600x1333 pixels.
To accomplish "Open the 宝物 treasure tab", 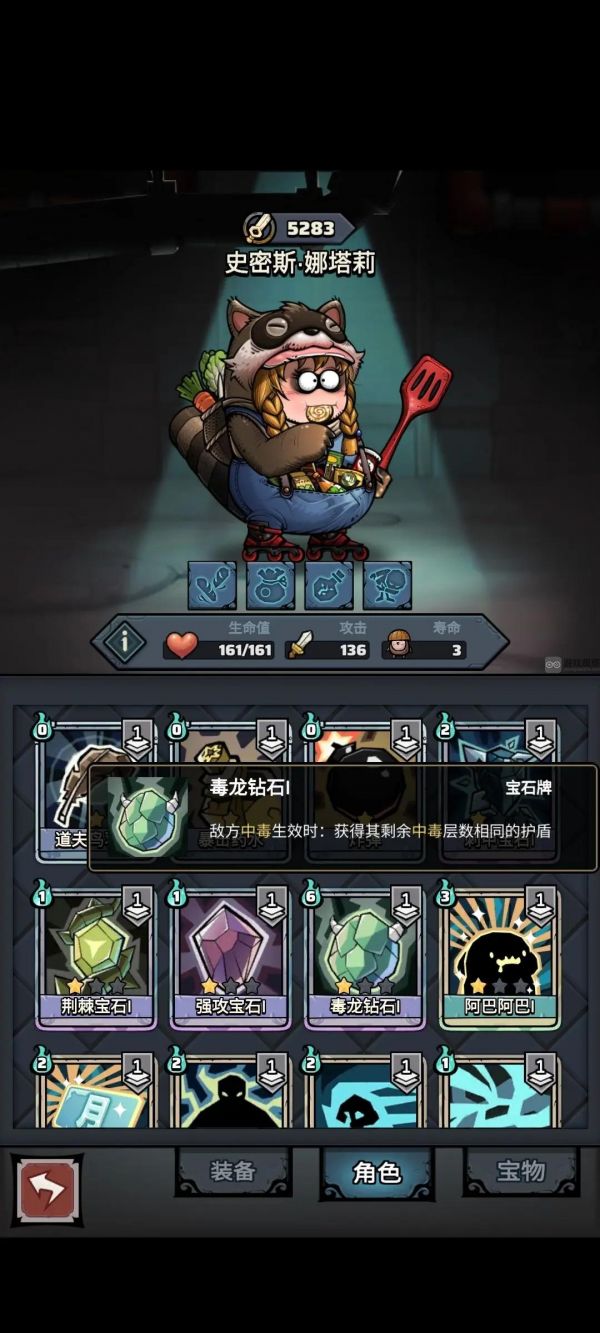I will [x=521, y=1171].
